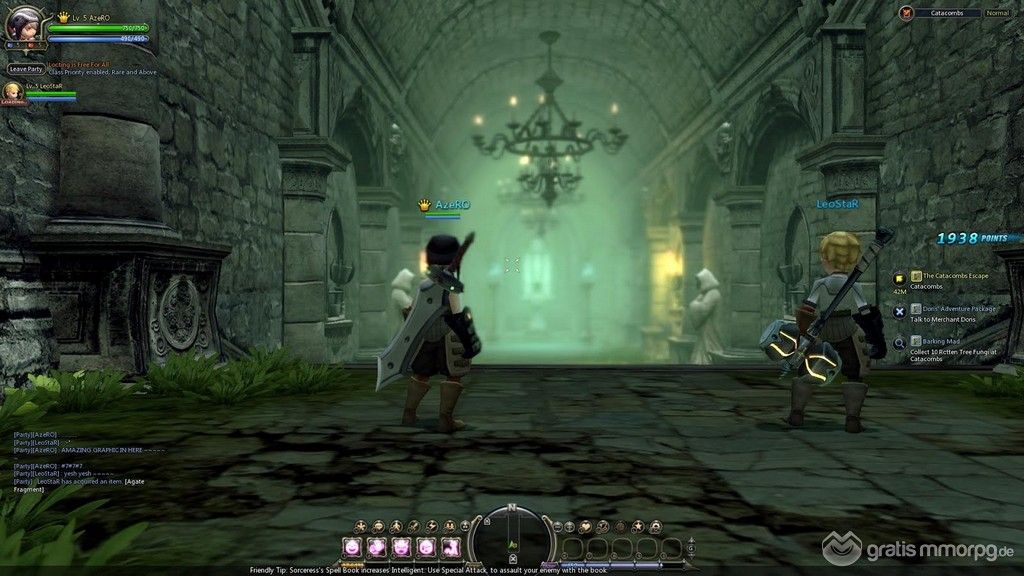Open Doris' Adventure Package quest
1024x576 pixels.
click(x=958, y=309)
